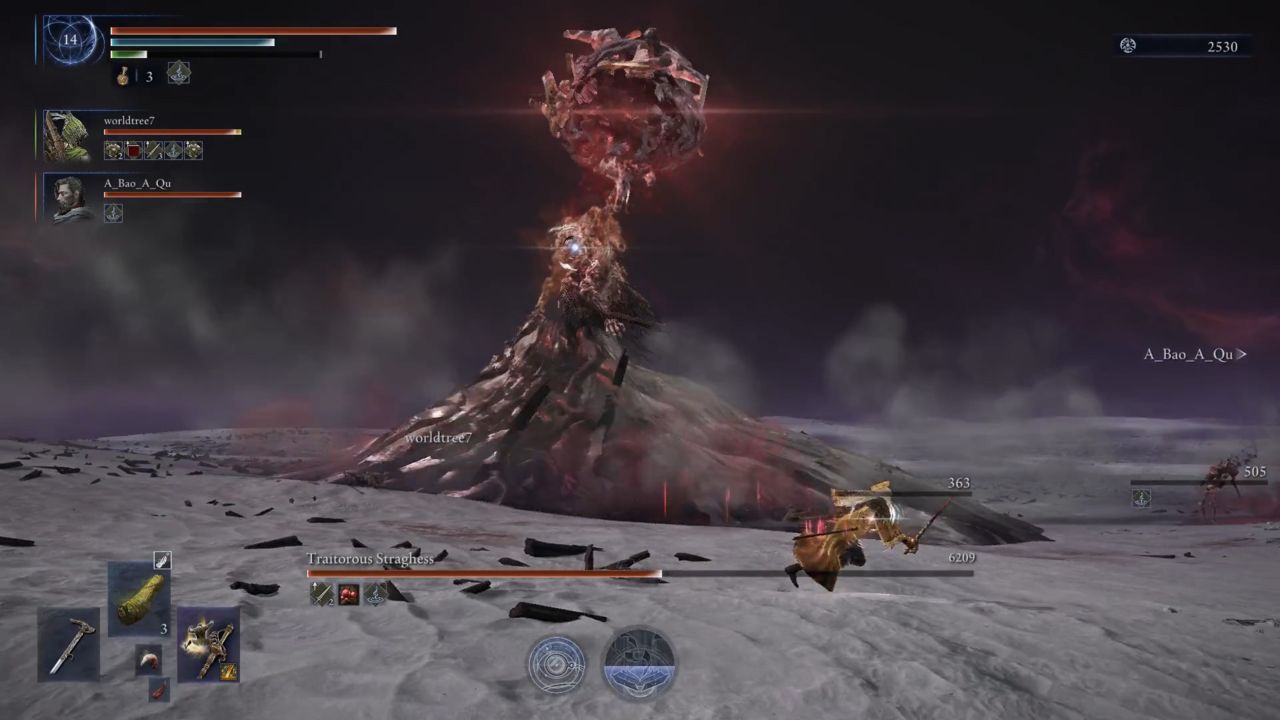
Task: Inspect the boss's red berries status icon
Action: pyautogui.click(x=348, y=594)
